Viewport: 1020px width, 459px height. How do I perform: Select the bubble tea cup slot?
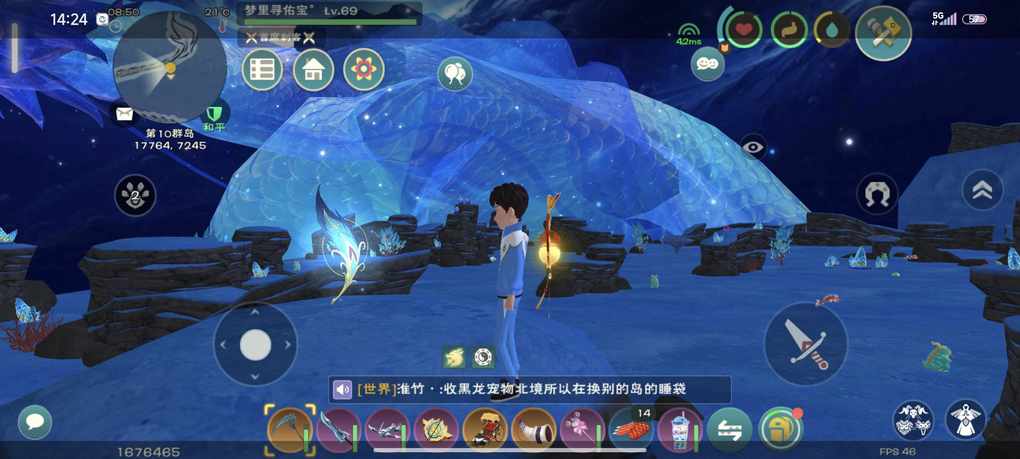click(681, 431)
